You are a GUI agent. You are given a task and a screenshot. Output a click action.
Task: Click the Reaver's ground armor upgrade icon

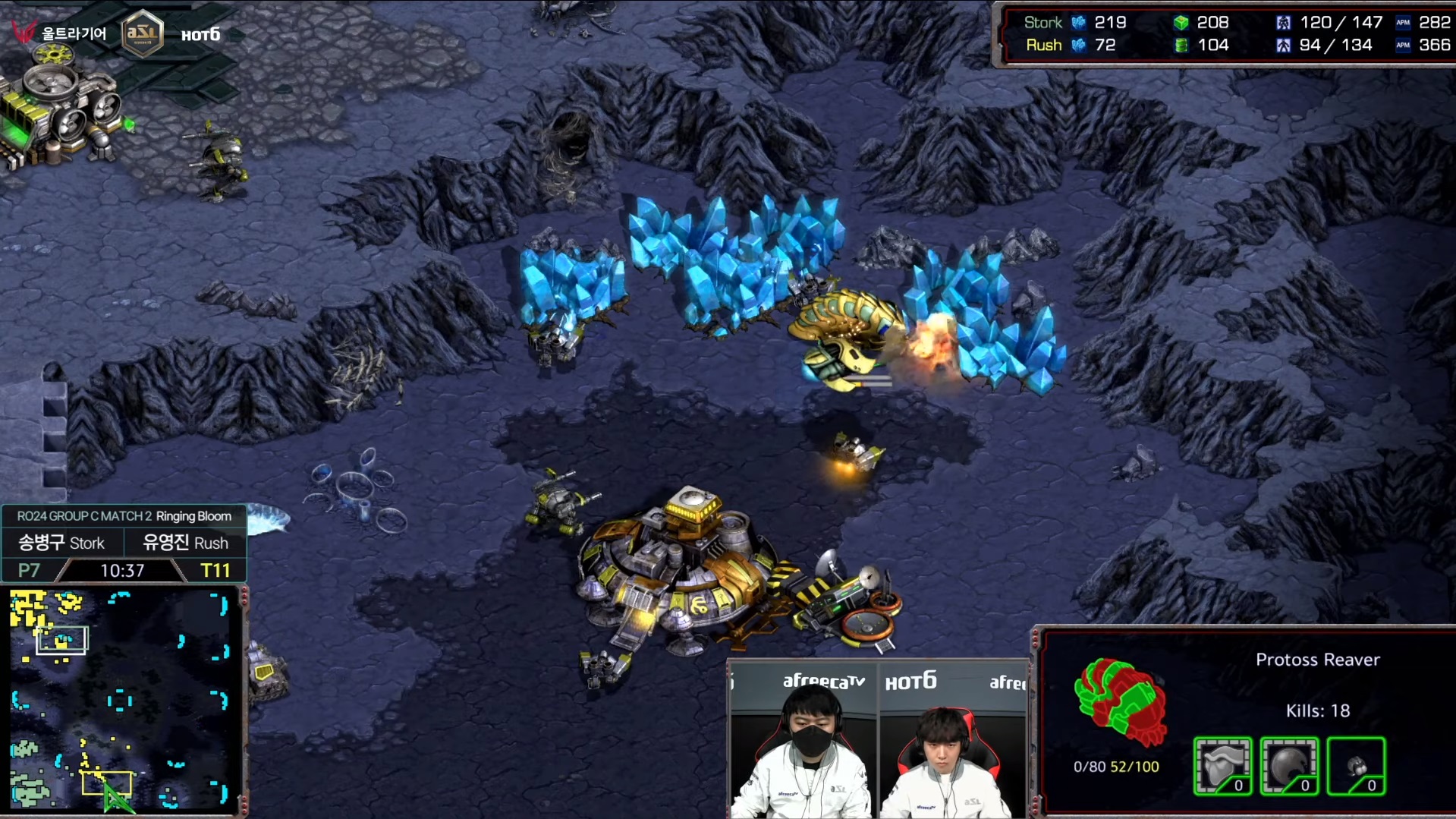(x=1222, y=766)
